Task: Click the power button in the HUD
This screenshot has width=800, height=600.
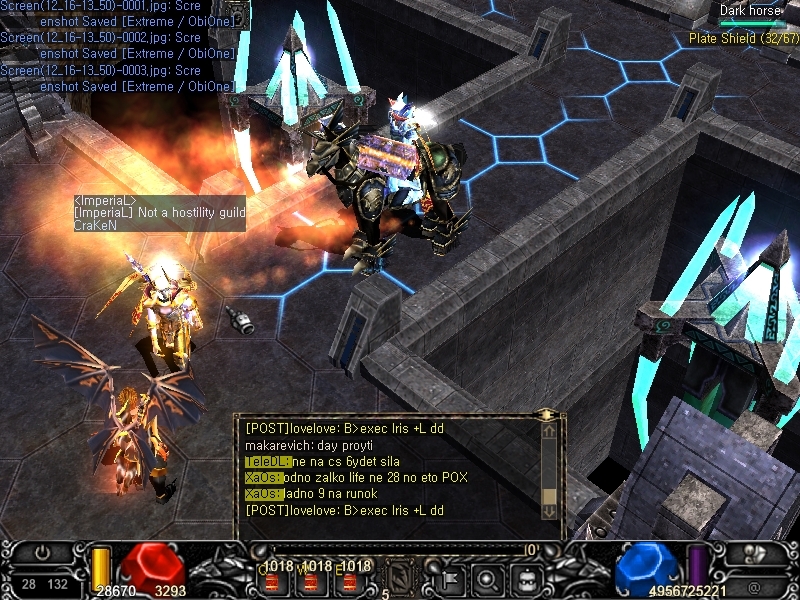Action: tap(43, 553)
